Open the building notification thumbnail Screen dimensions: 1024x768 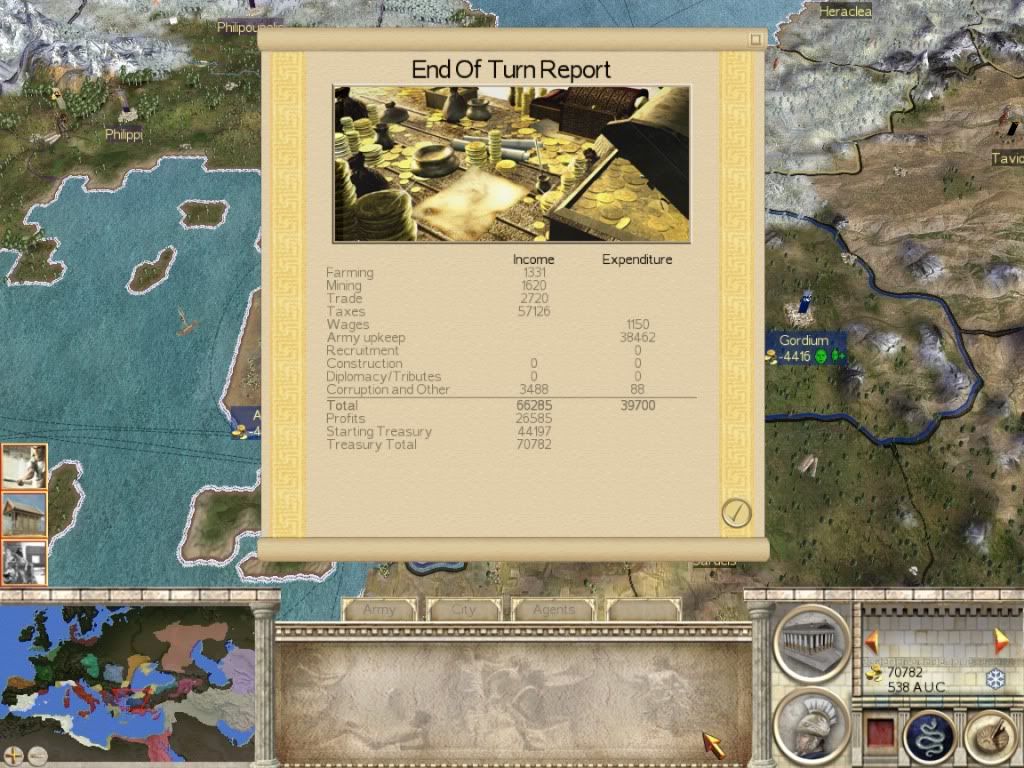tap(24, 514)
